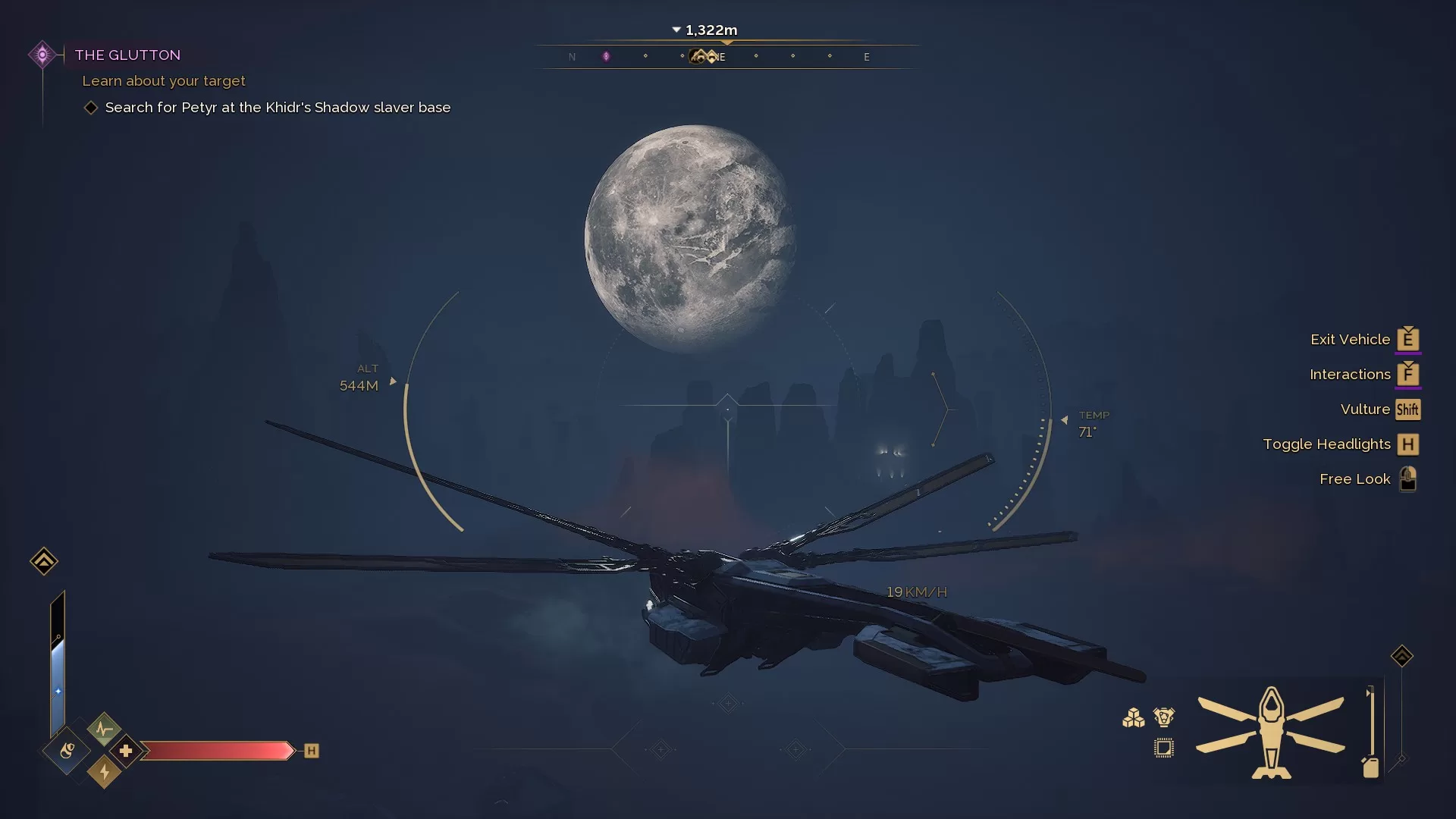
Task: Click the square chip module icon
Action: (1163, 748)
